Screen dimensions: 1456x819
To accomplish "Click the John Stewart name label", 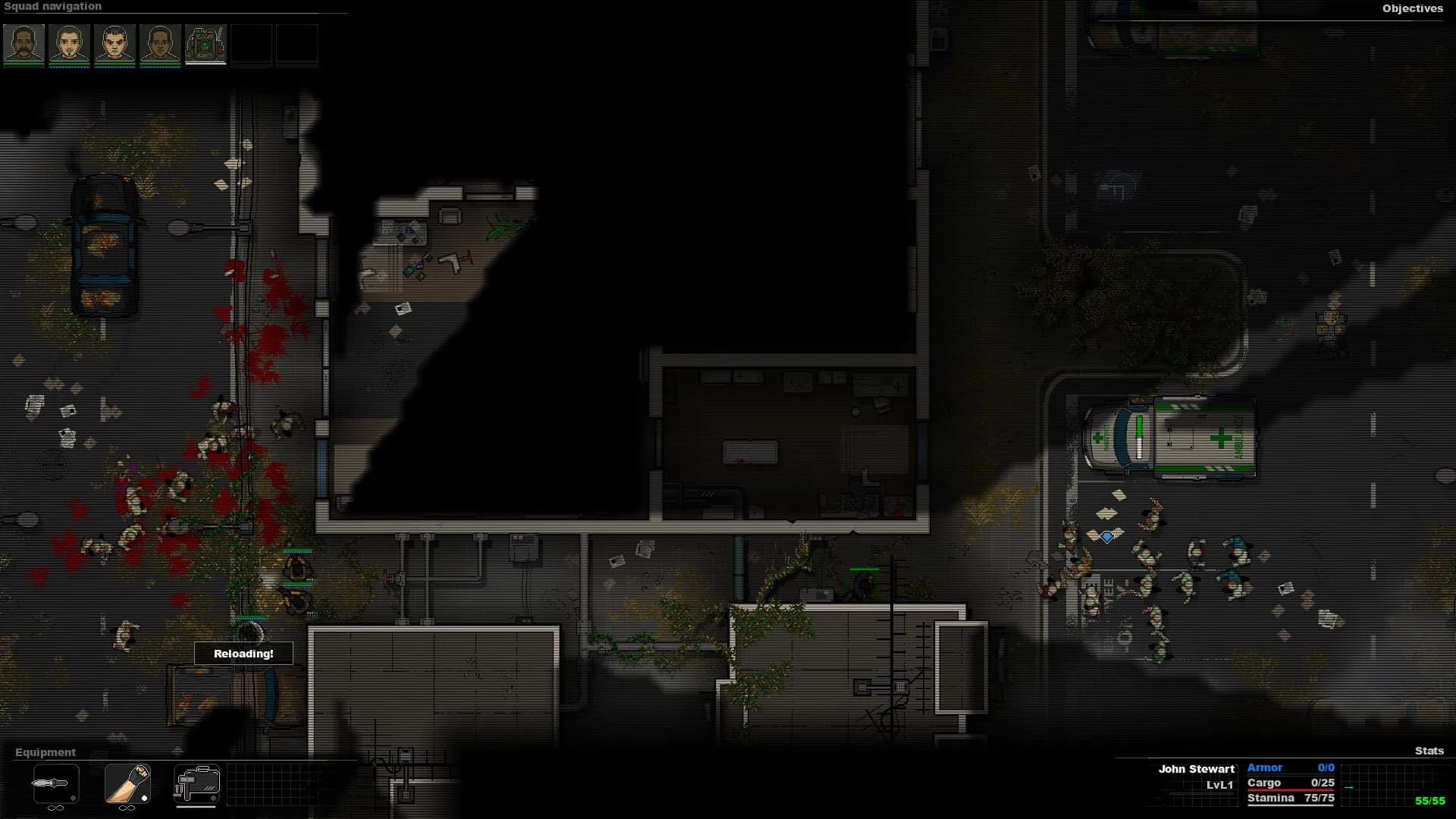I will click(x=1197, y=768).
